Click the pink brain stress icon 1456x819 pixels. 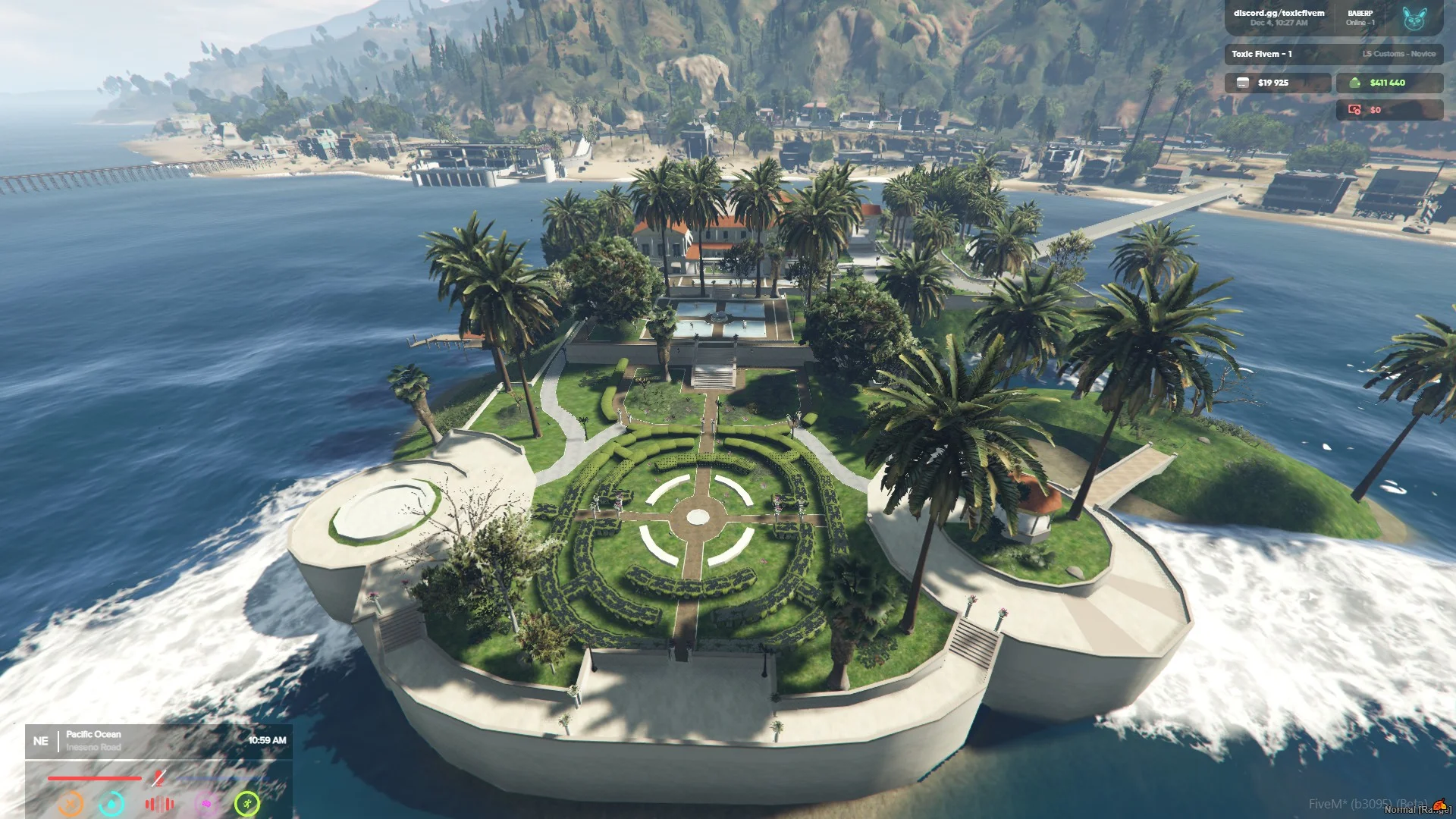click(206, 803)
